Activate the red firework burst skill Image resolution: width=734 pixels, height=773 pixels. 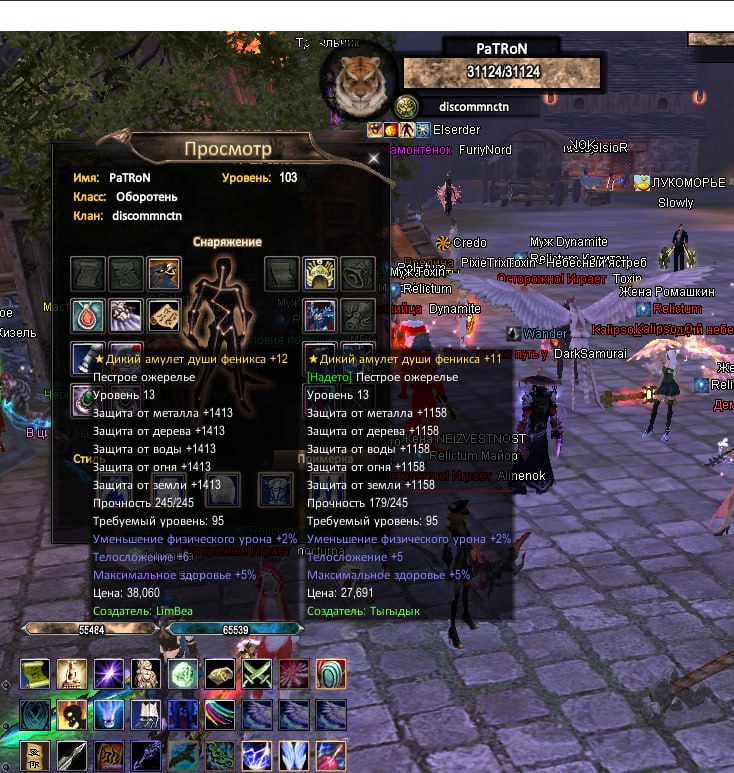[294, 673]
